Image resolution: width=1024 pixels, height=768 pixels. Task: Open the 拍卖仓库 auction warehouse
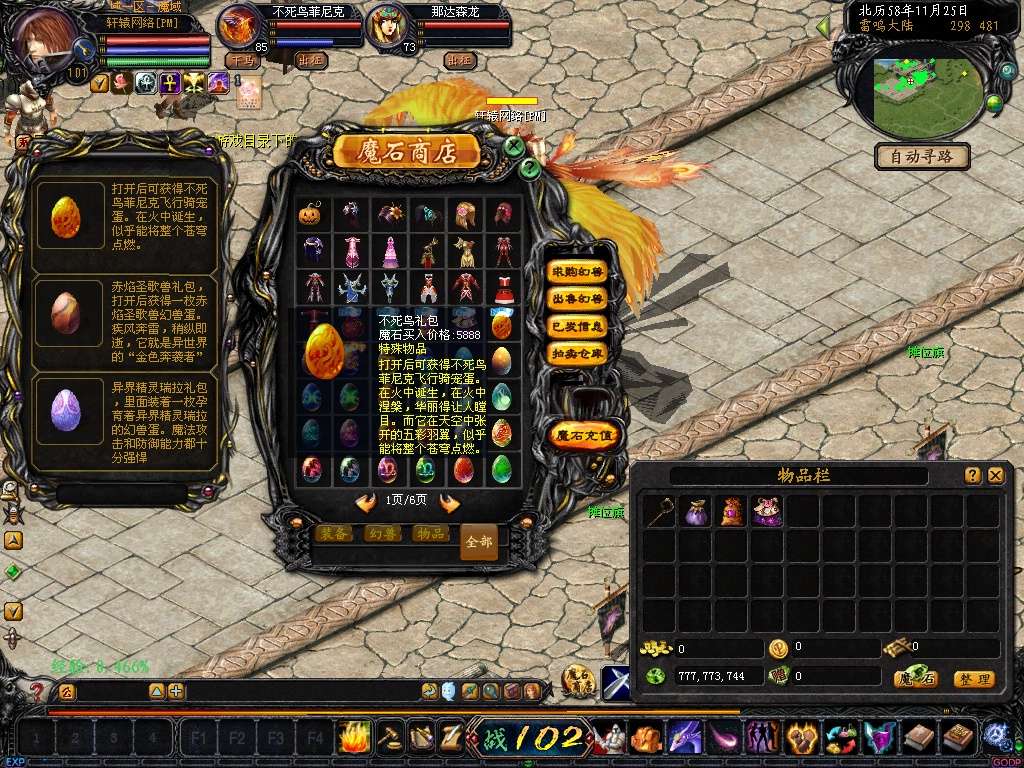(x=578, y=353)
